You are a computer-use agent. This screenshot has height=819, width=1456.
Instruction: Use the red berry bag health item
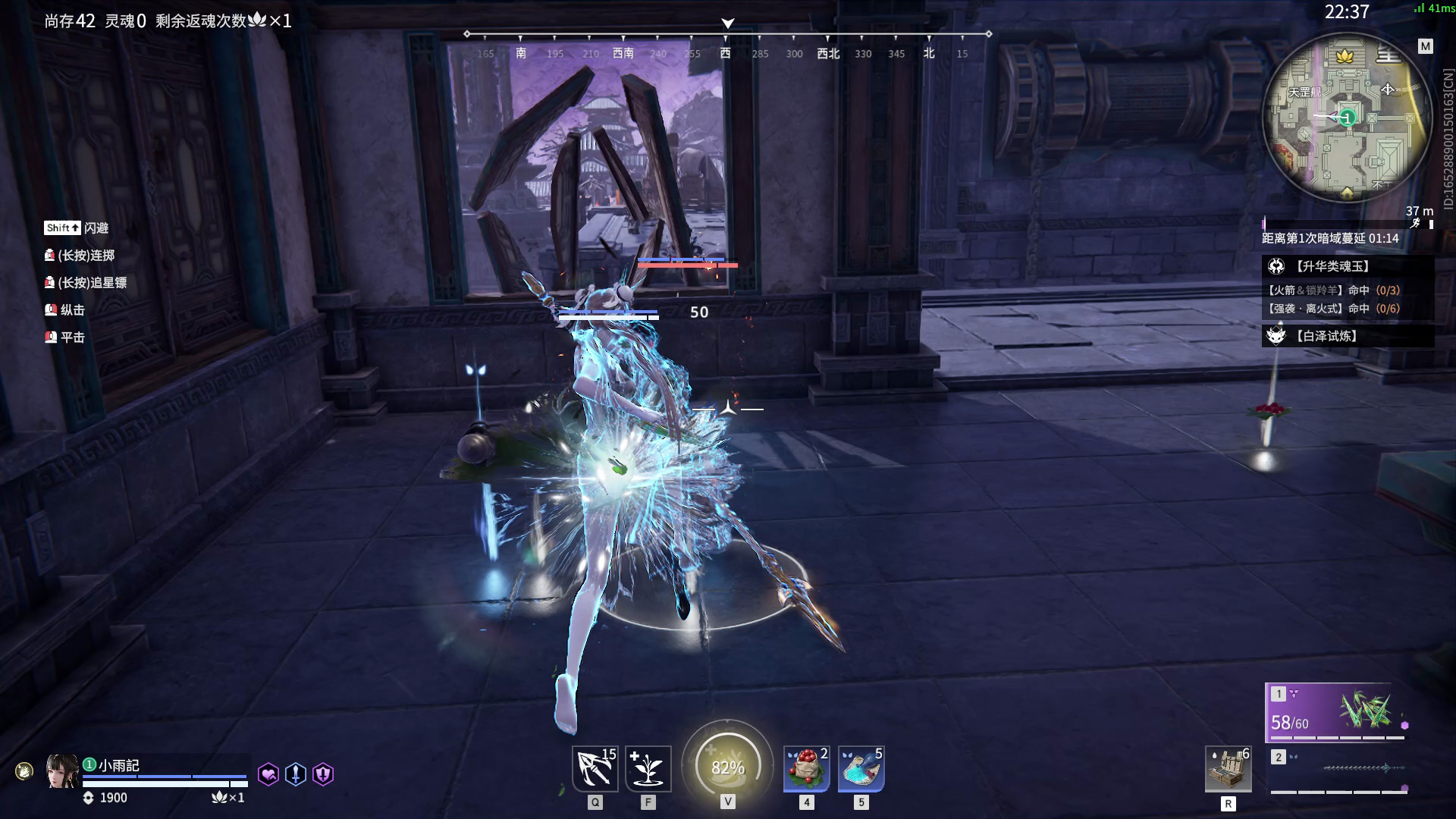click(806, 768)
